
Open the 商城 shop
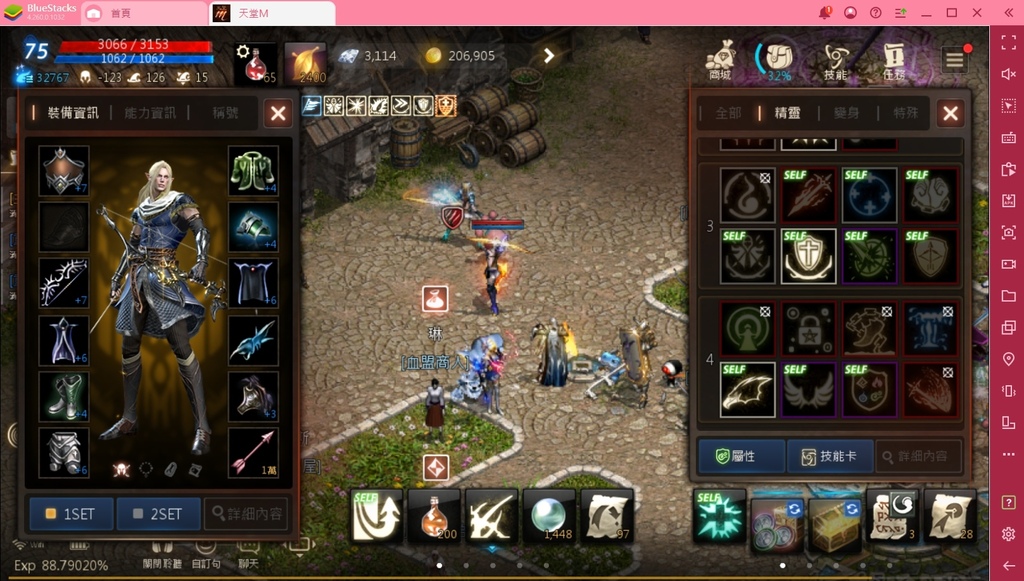(720, 60)
